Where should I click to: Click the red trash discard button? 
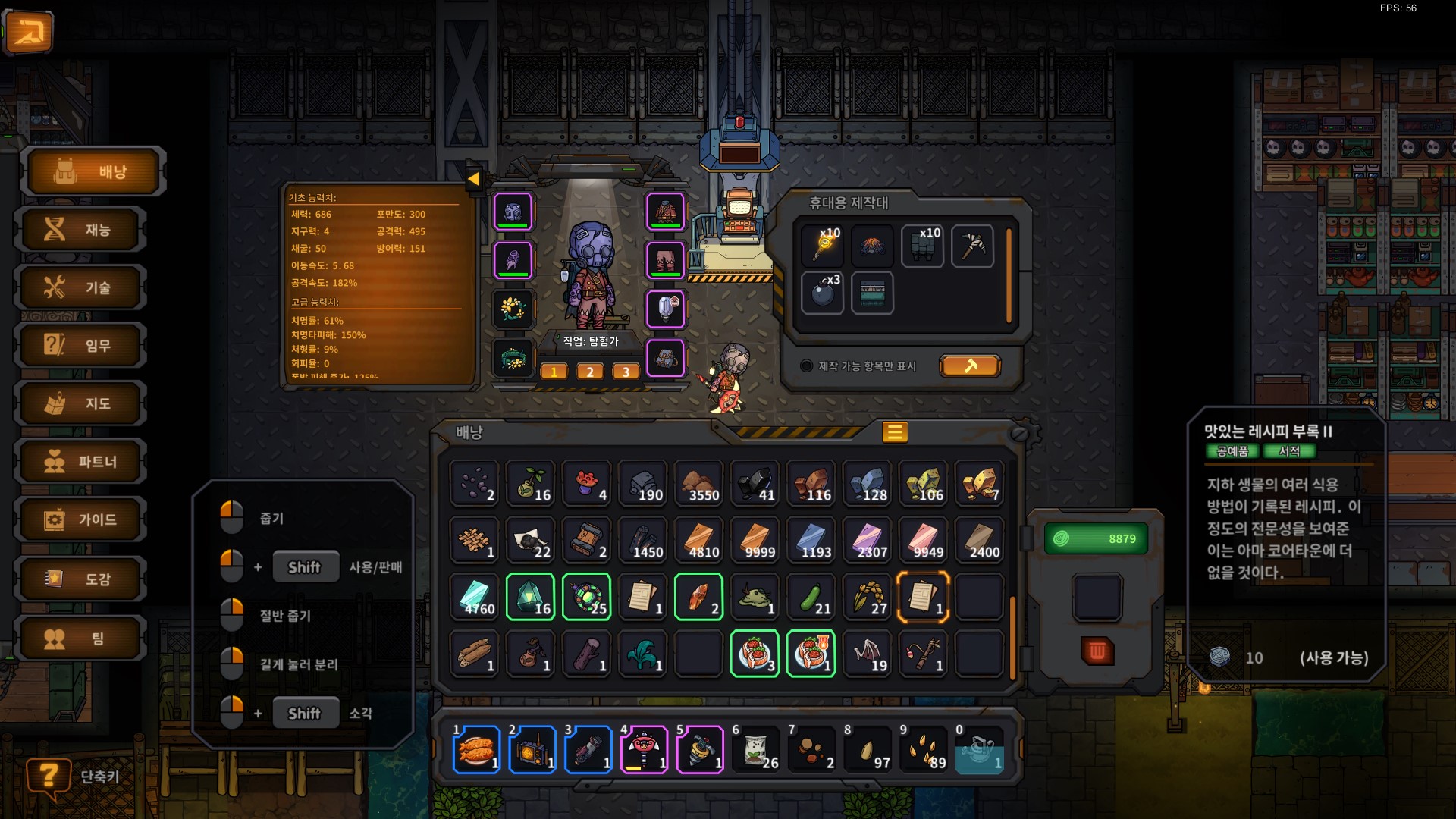(1097, 651)
